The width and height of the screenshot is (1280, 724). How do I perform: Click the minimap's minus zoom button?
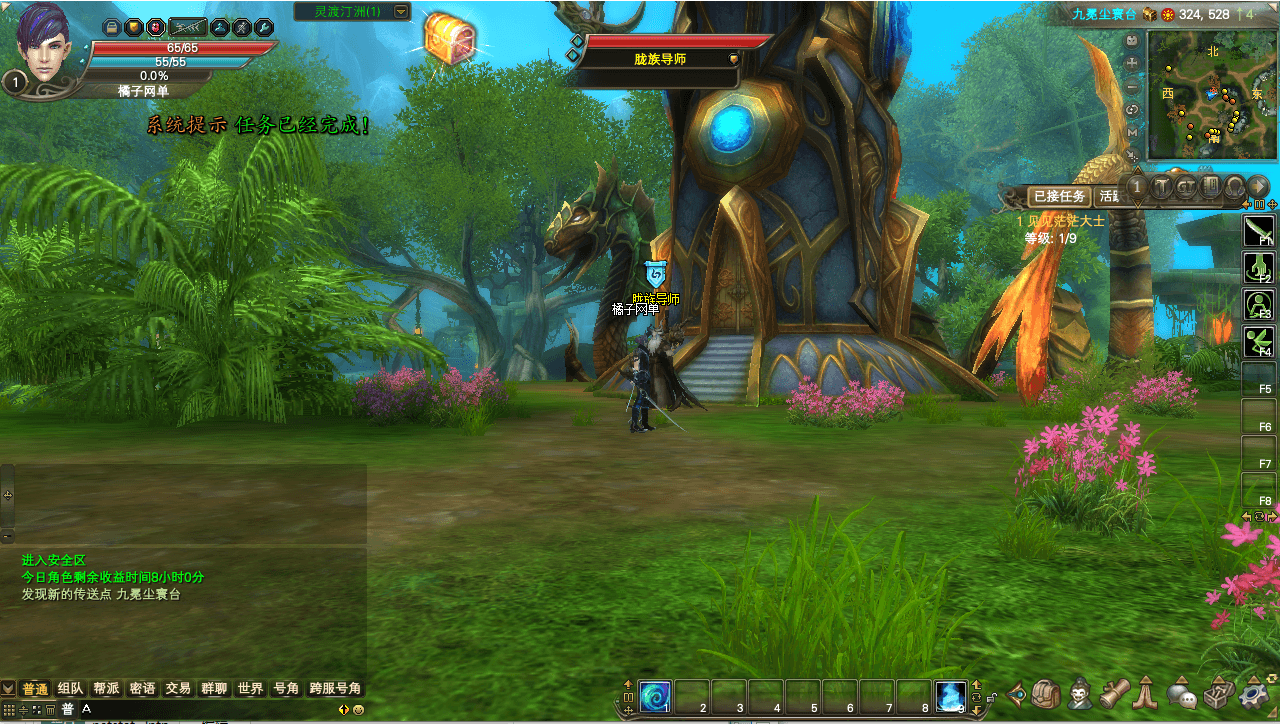(x=1132, y=86)
